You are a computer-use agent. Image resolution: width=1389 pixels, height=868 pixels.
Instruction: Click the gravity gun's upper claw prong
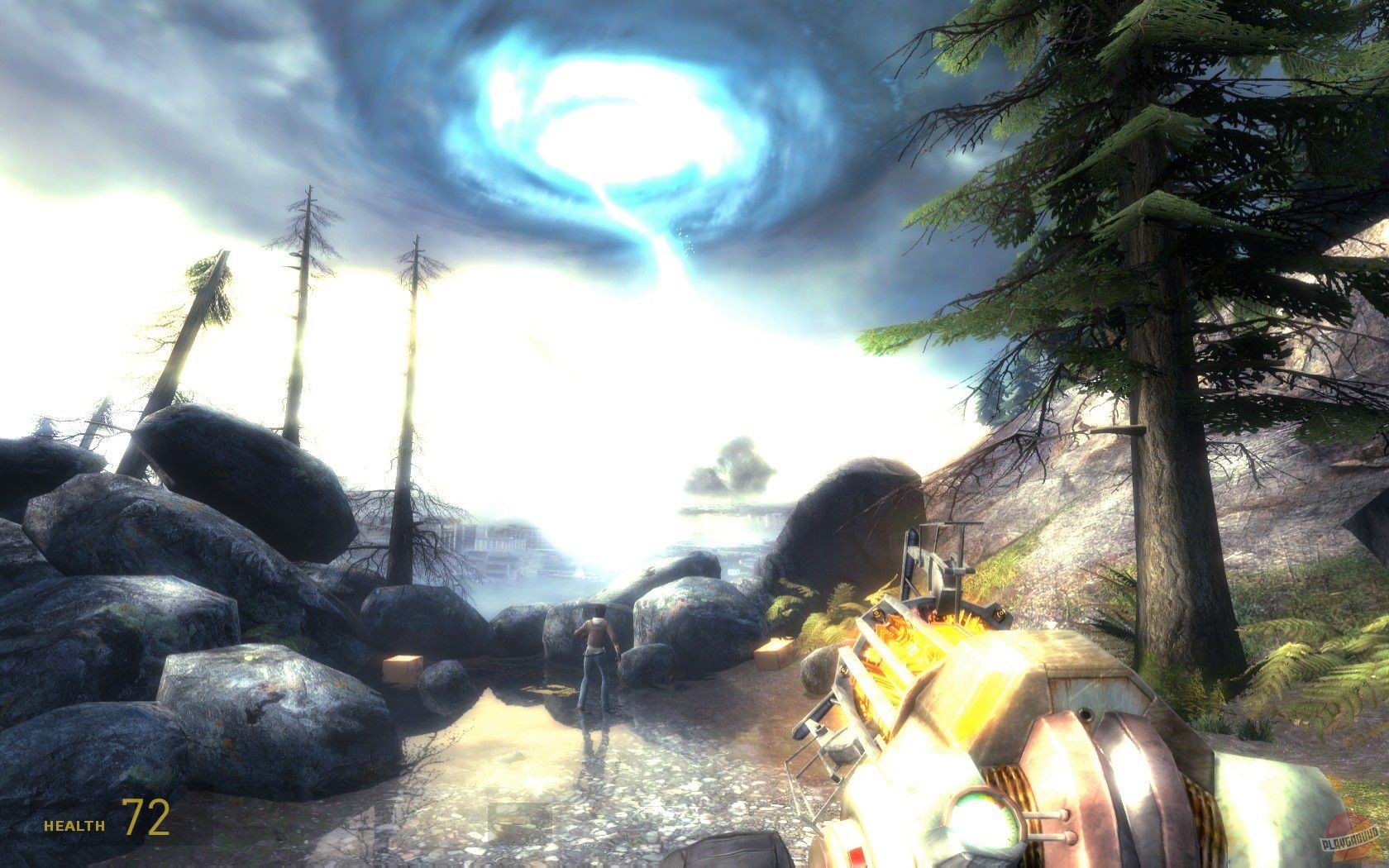click(x=943, y=546)
